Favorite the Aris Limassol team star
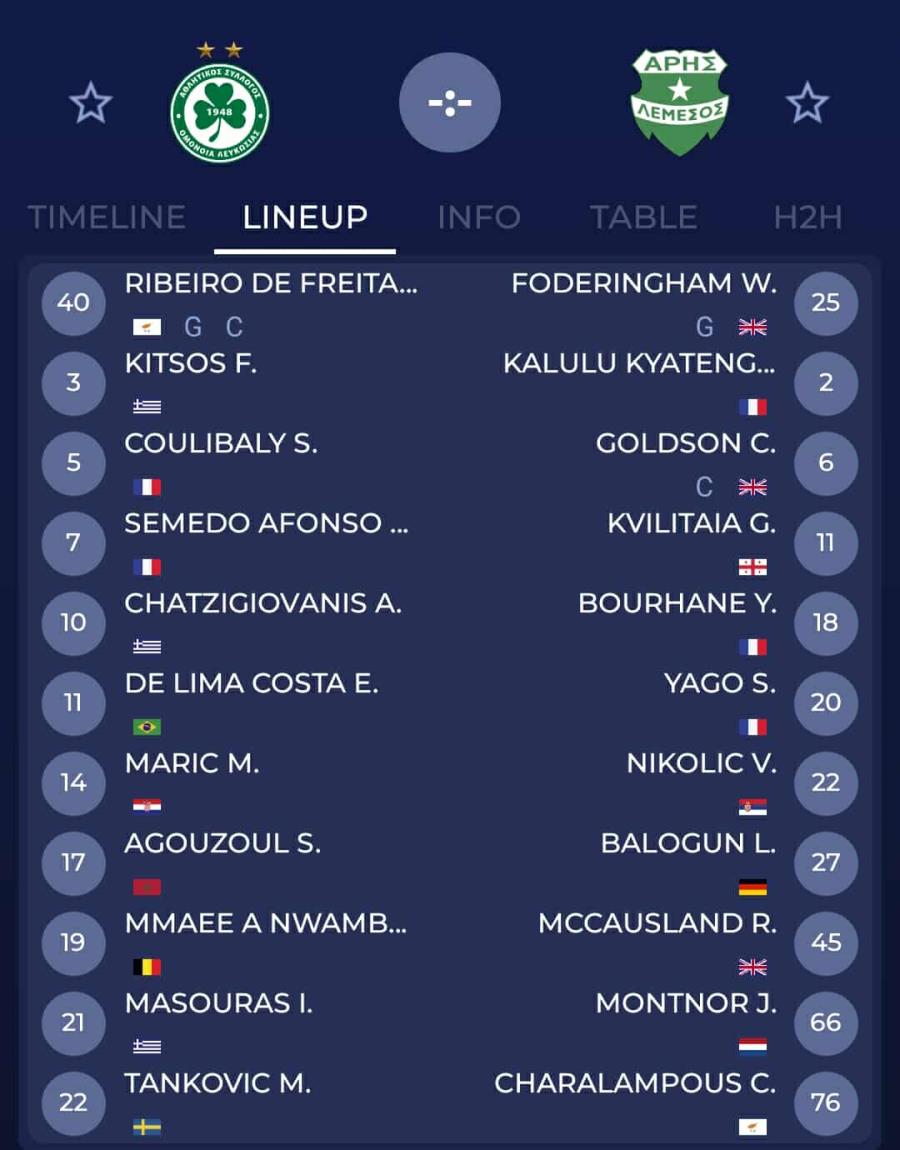The image size is (900, 1150). click(807, 103)
